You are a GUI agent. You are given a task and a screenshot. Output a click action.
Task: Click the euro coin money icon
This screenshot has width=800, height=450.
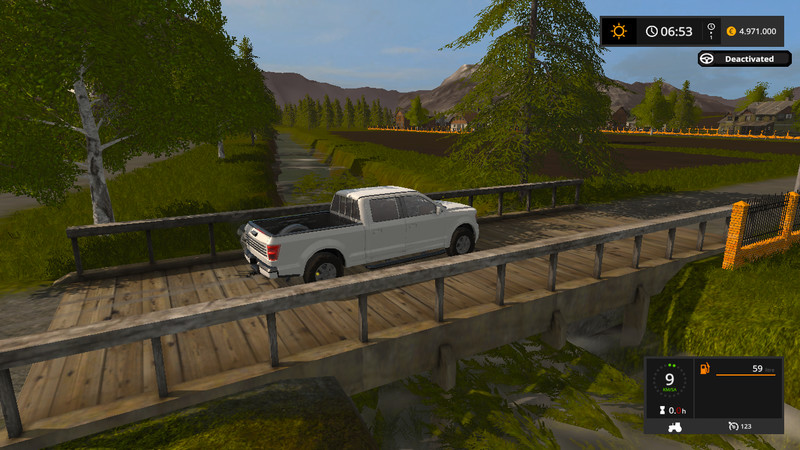tap(732, 31)
